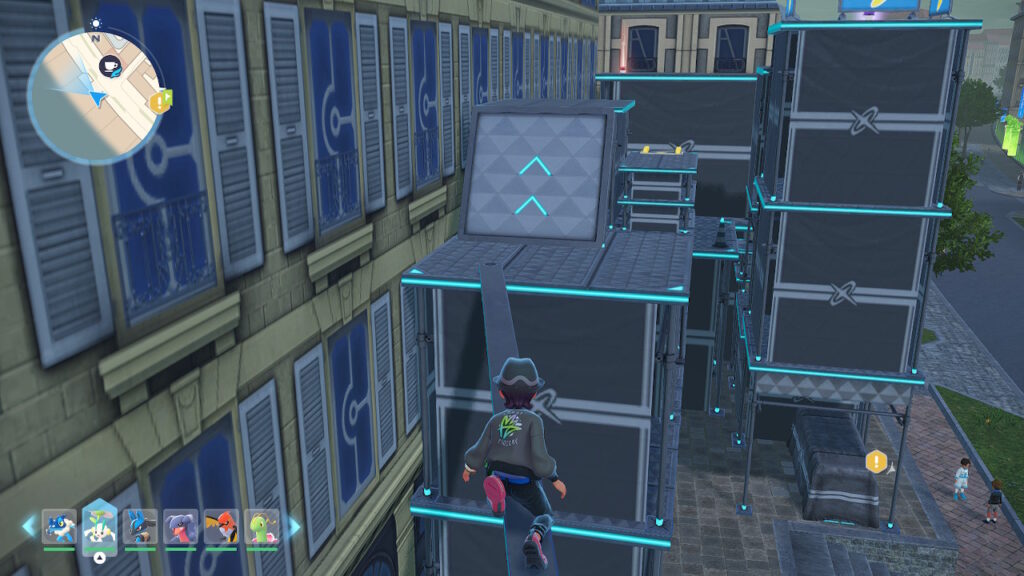Click the right arrow beside party bar
1024x576 pixels.
(x=293, y=526)
